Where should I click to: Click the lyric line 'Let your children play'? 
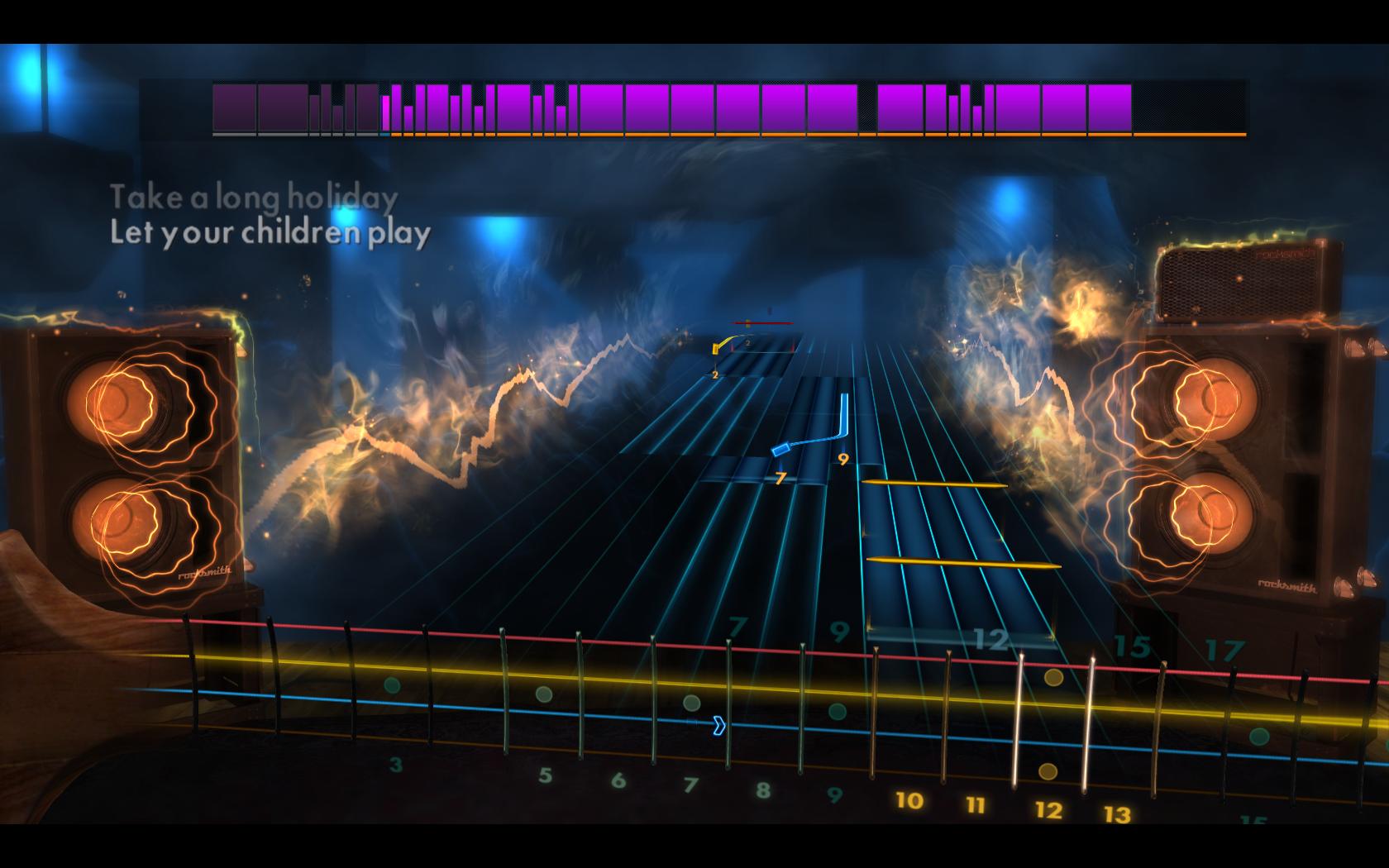point(273,234)
